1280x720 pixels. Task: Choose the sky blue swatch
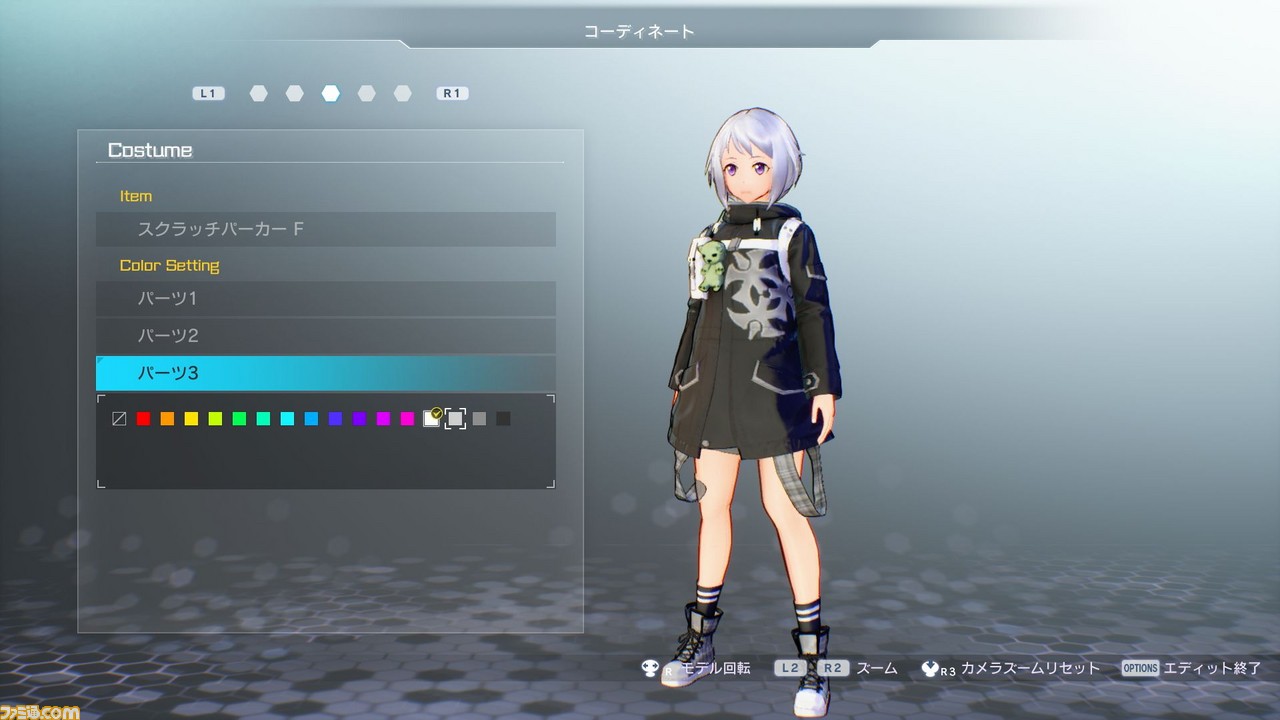[x=311, y=419]
